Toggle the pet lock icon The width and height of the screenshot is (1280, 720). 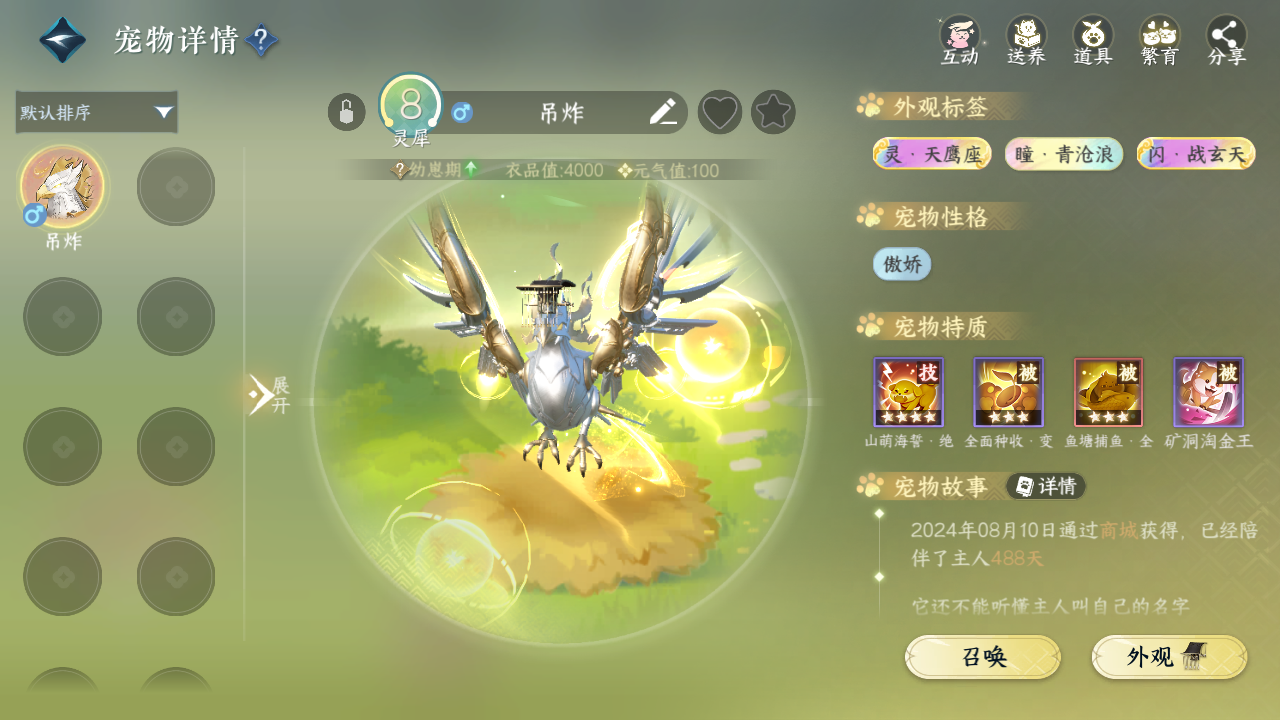click(346, 112)
